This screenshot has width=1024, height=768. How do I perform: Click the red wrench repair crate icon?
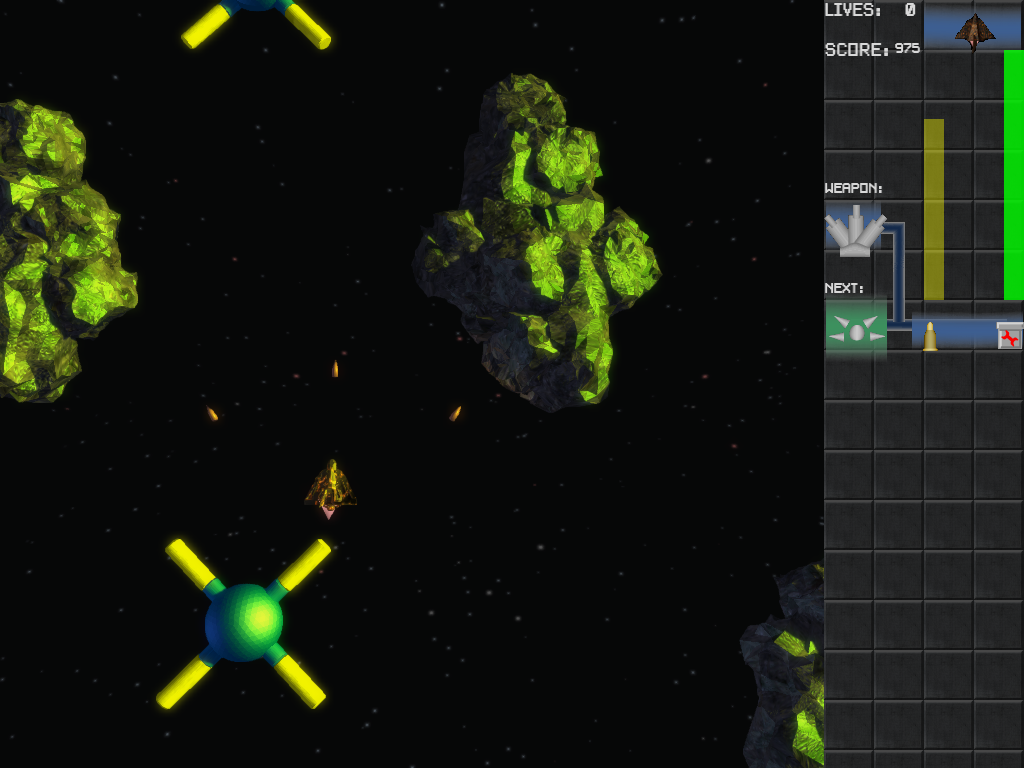pos(1010,336)
